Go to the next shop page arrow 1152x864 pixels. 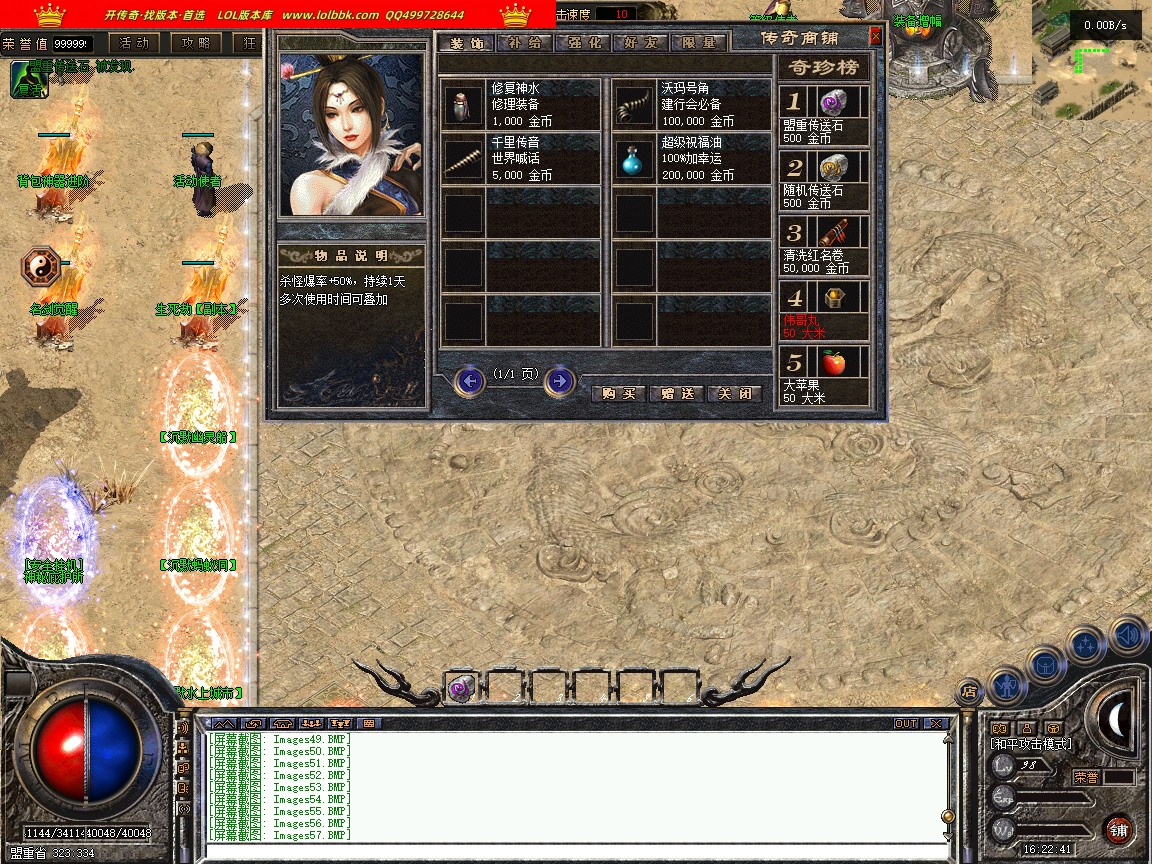tap(560, 381)
